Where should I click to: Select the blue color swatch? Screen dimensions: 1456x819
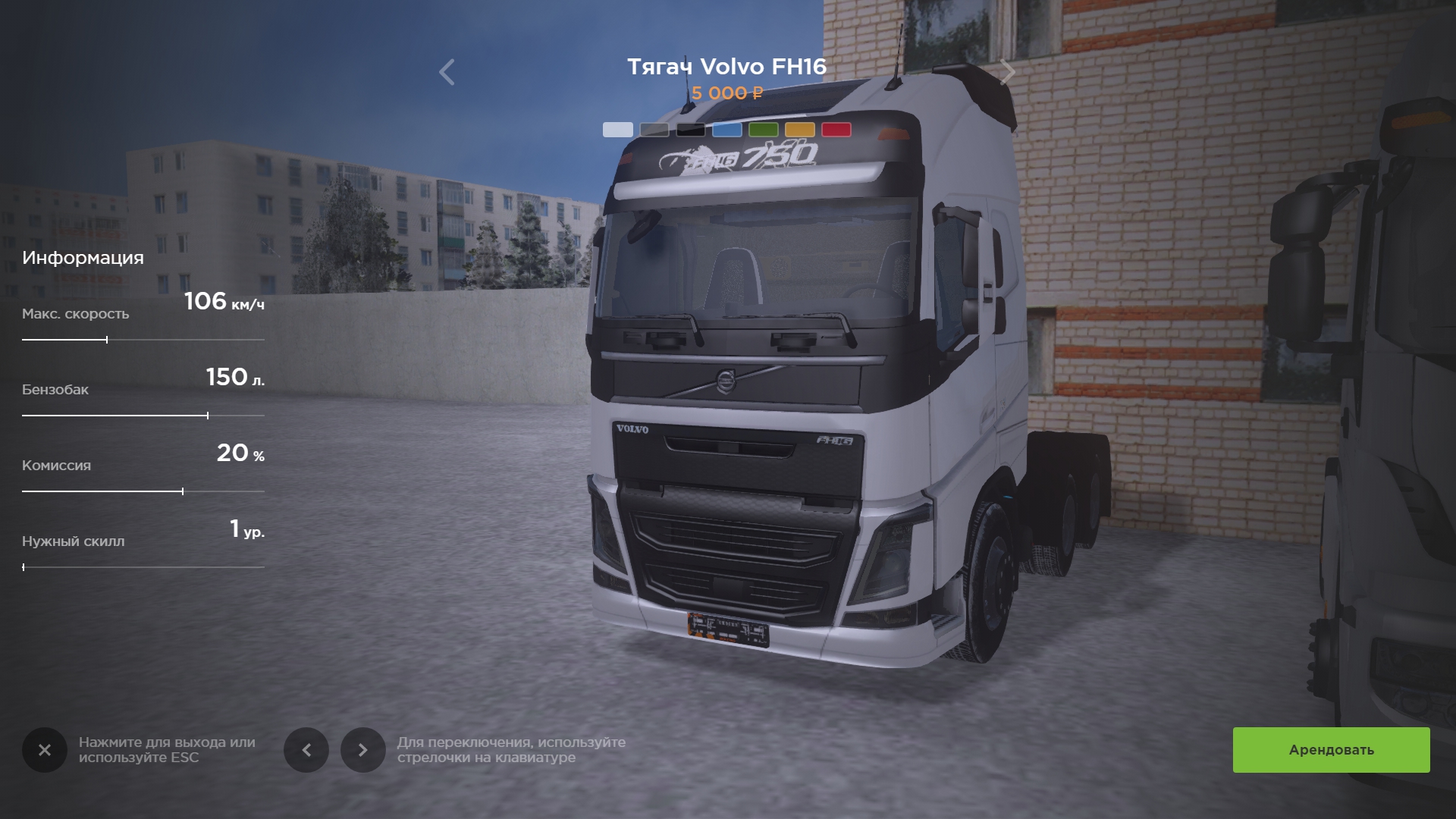click(727, 130)
